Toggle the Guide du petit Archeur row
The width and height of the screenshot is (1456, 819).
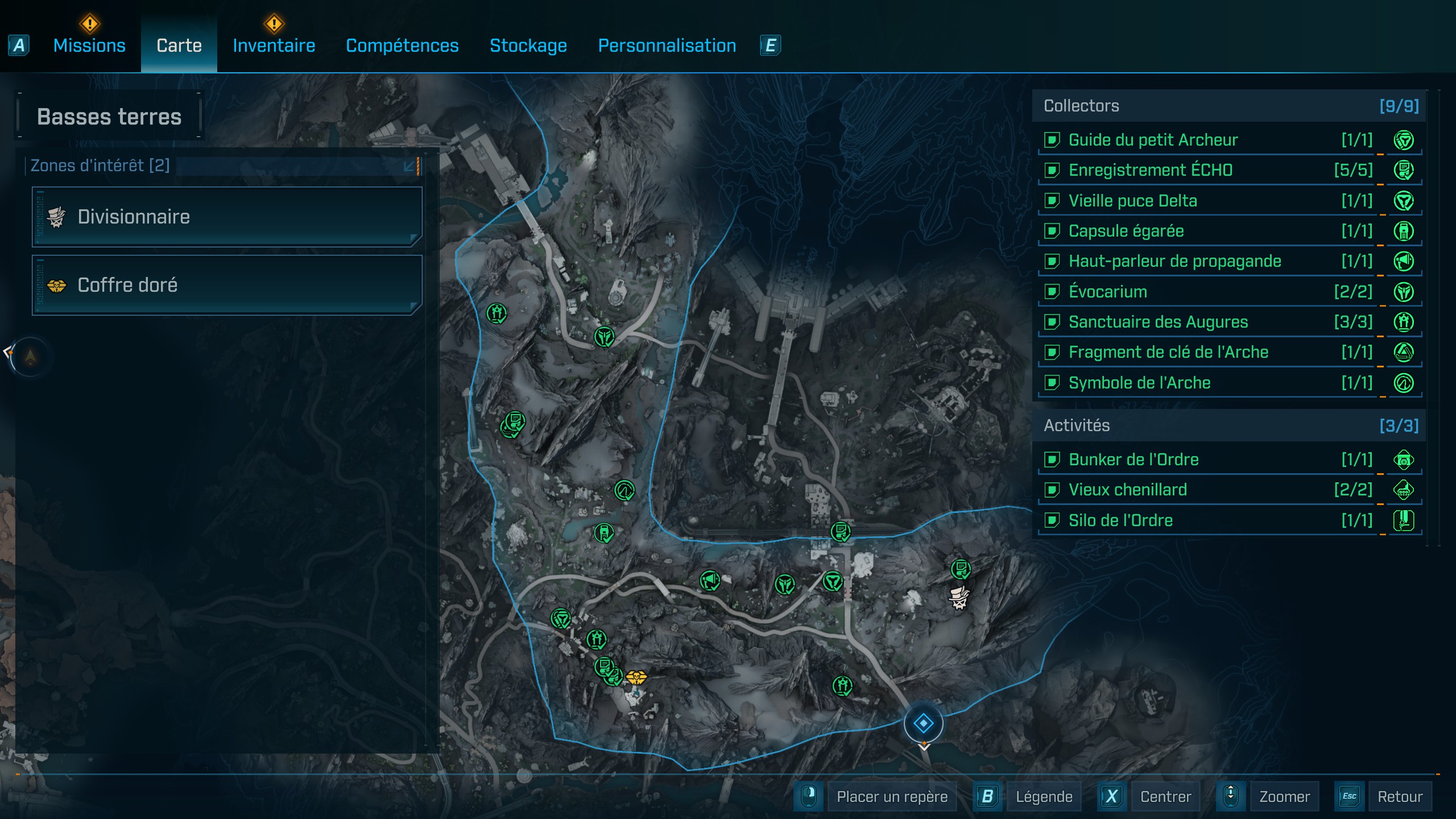pyautogui.click(x=1153, y=140)
